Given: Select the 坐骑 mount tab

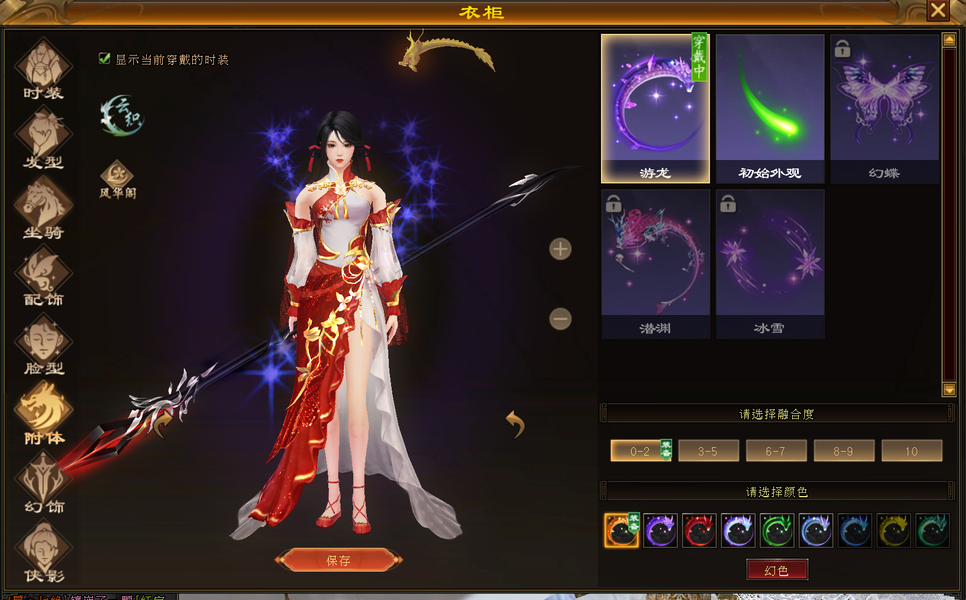Looking at the screenshot, I should pyautogui.click(x=44, y=208).
